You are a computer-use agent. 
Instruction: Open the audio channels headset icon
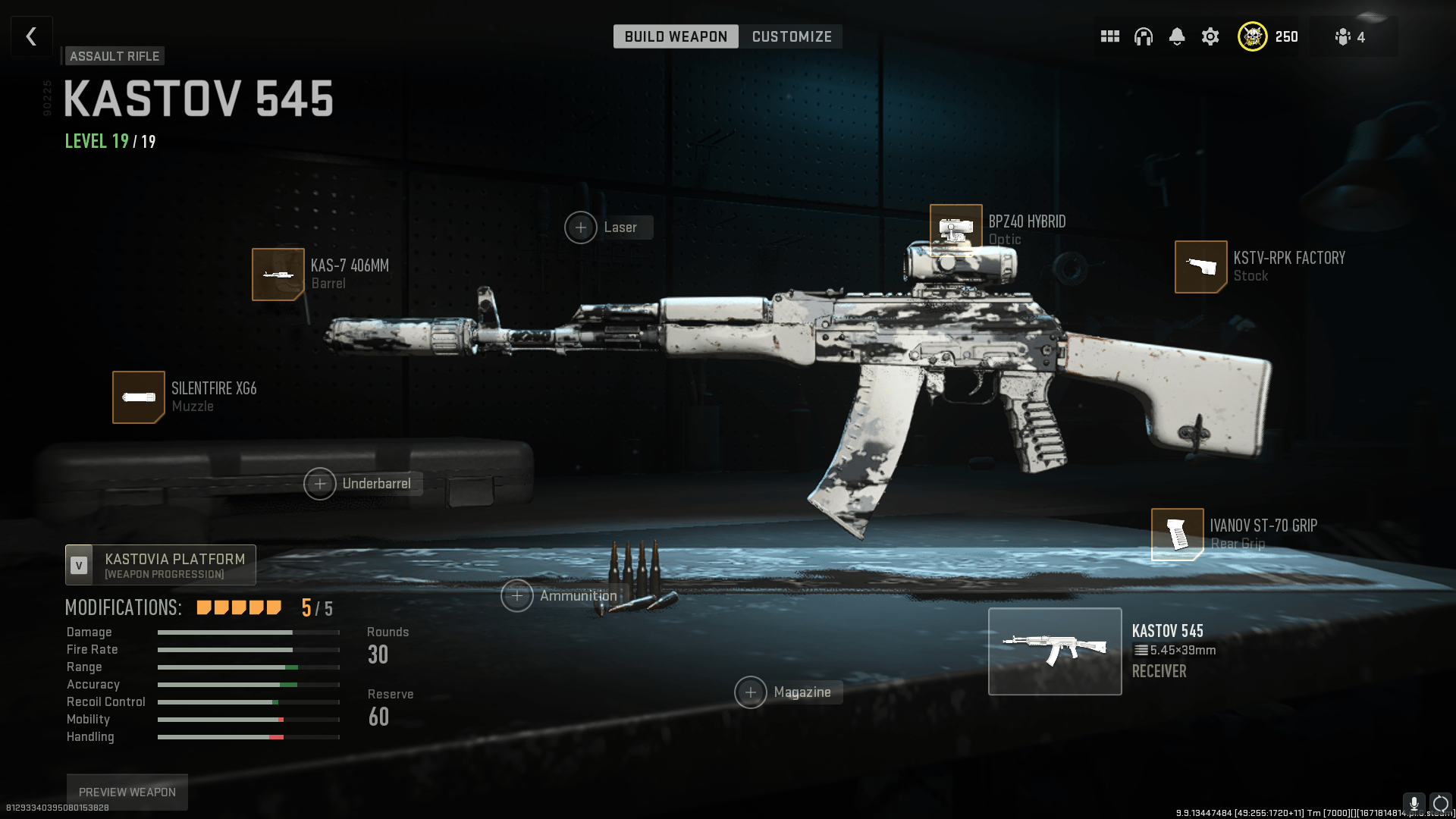1144,36
